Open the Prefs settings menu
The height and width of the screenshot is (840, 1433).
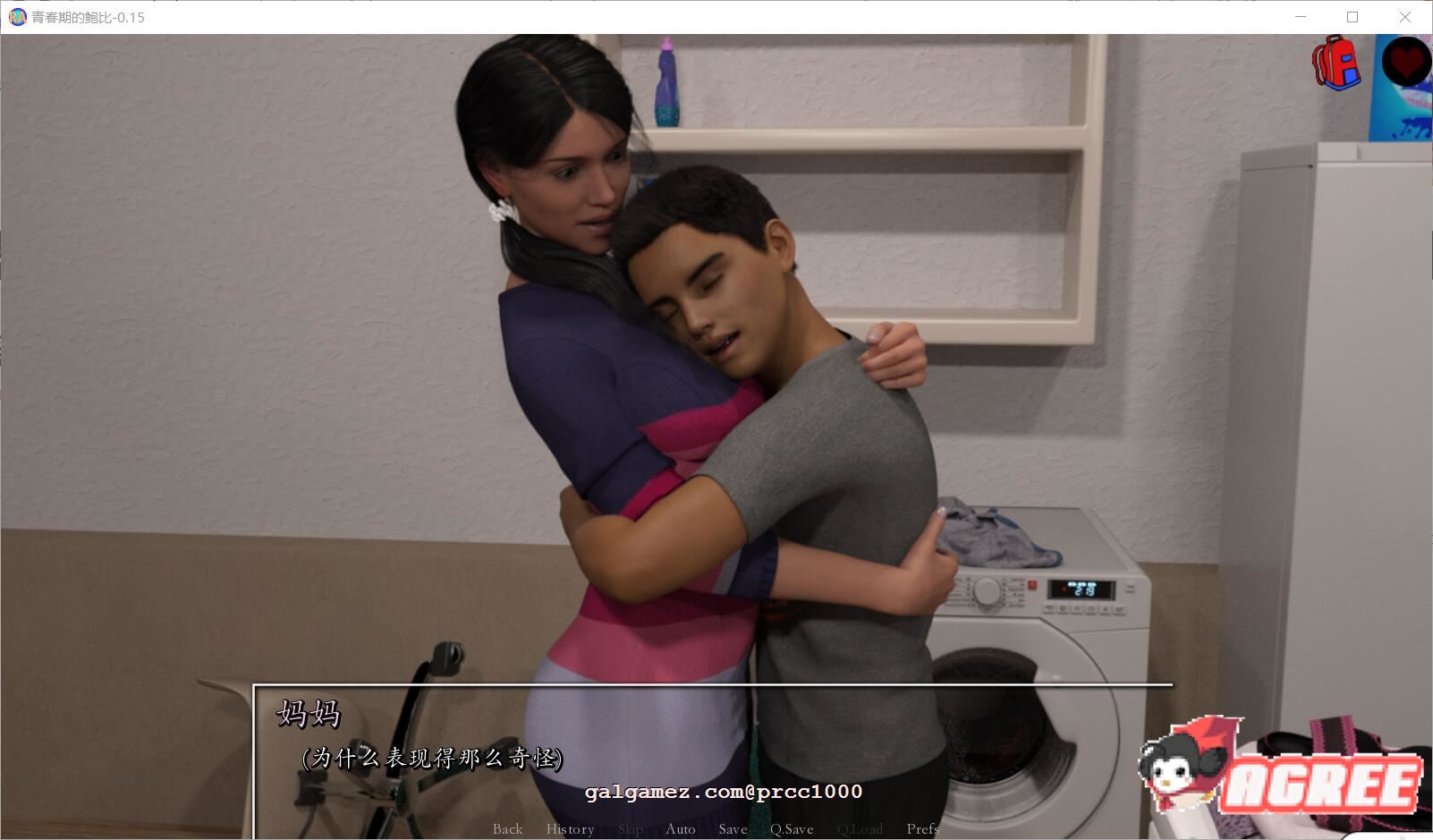pos(922,829)
